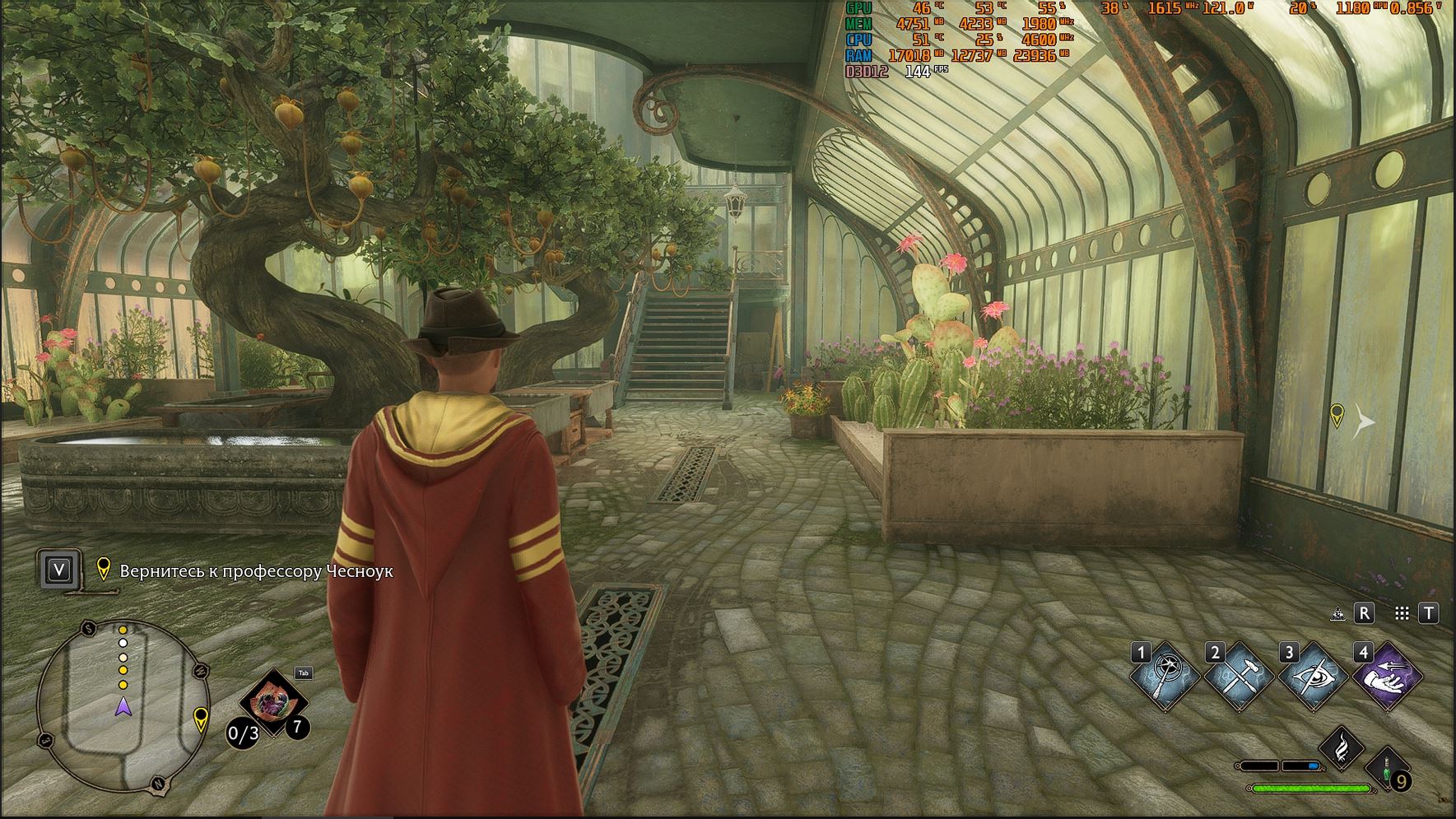1456x819 pixels.
Task: Click the Revelio pyramid icon
Action: 1337,614
